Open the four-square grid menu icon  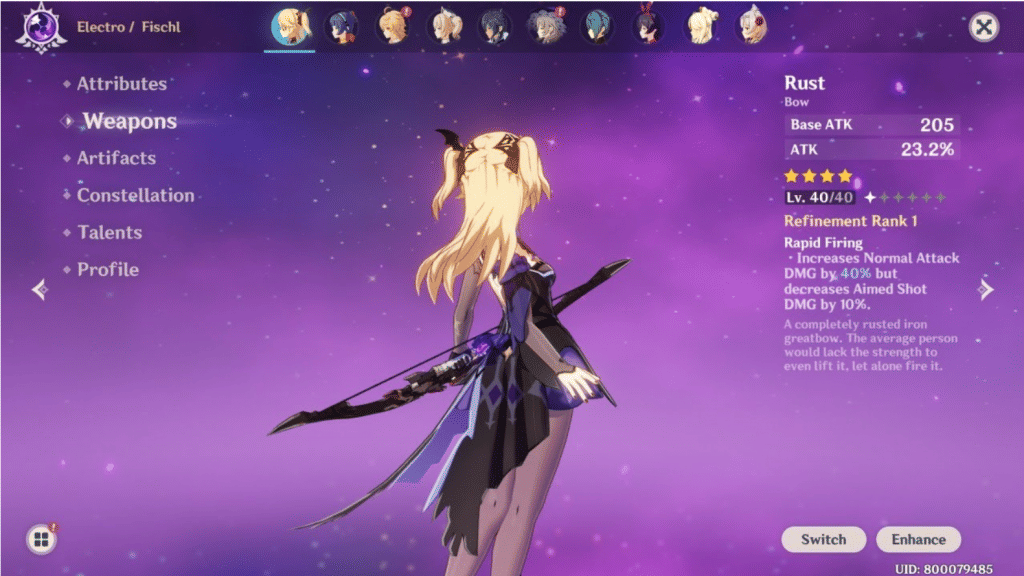[x=41, y=540]
